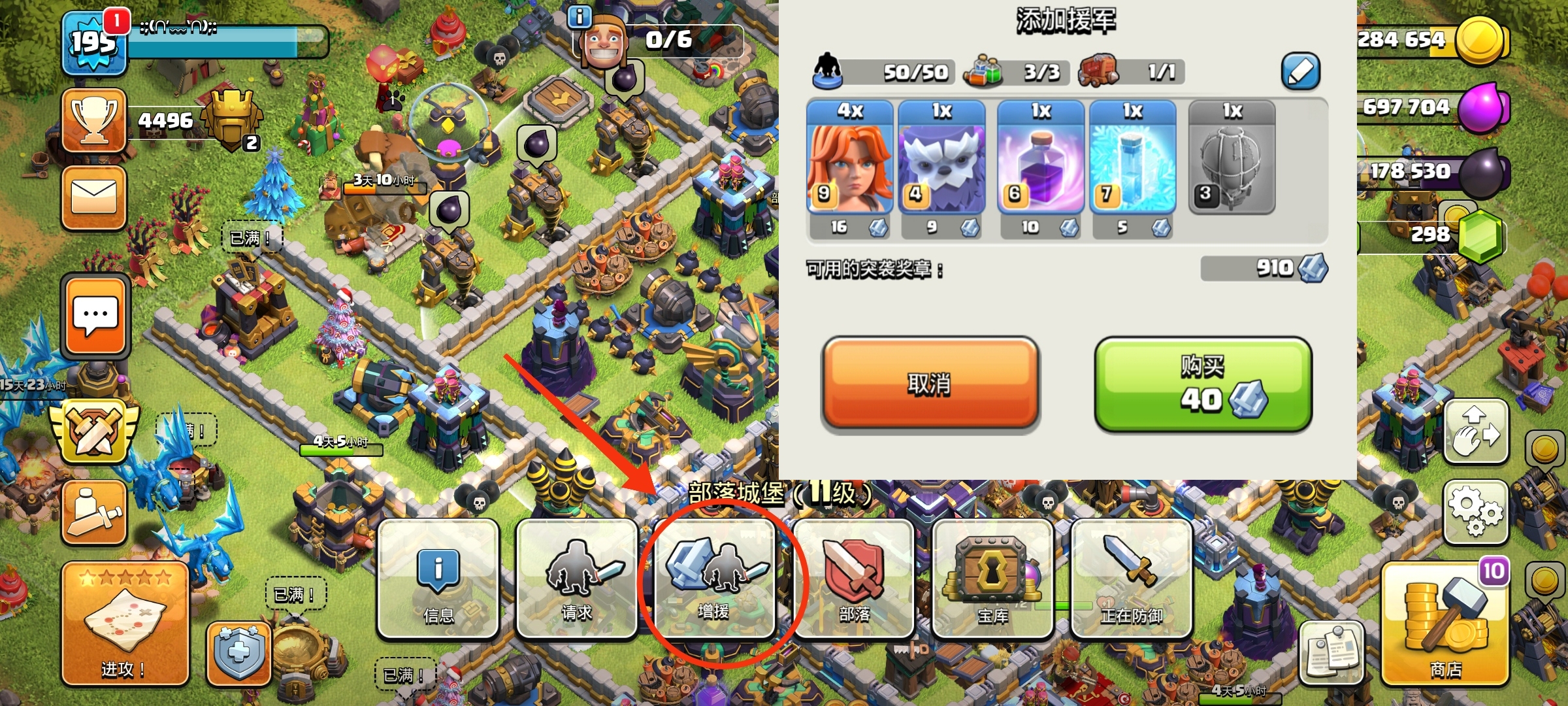The width and height of the screenshot is (1568, 706).
Task: Choose the Yeti troop card
Action: 941,158
